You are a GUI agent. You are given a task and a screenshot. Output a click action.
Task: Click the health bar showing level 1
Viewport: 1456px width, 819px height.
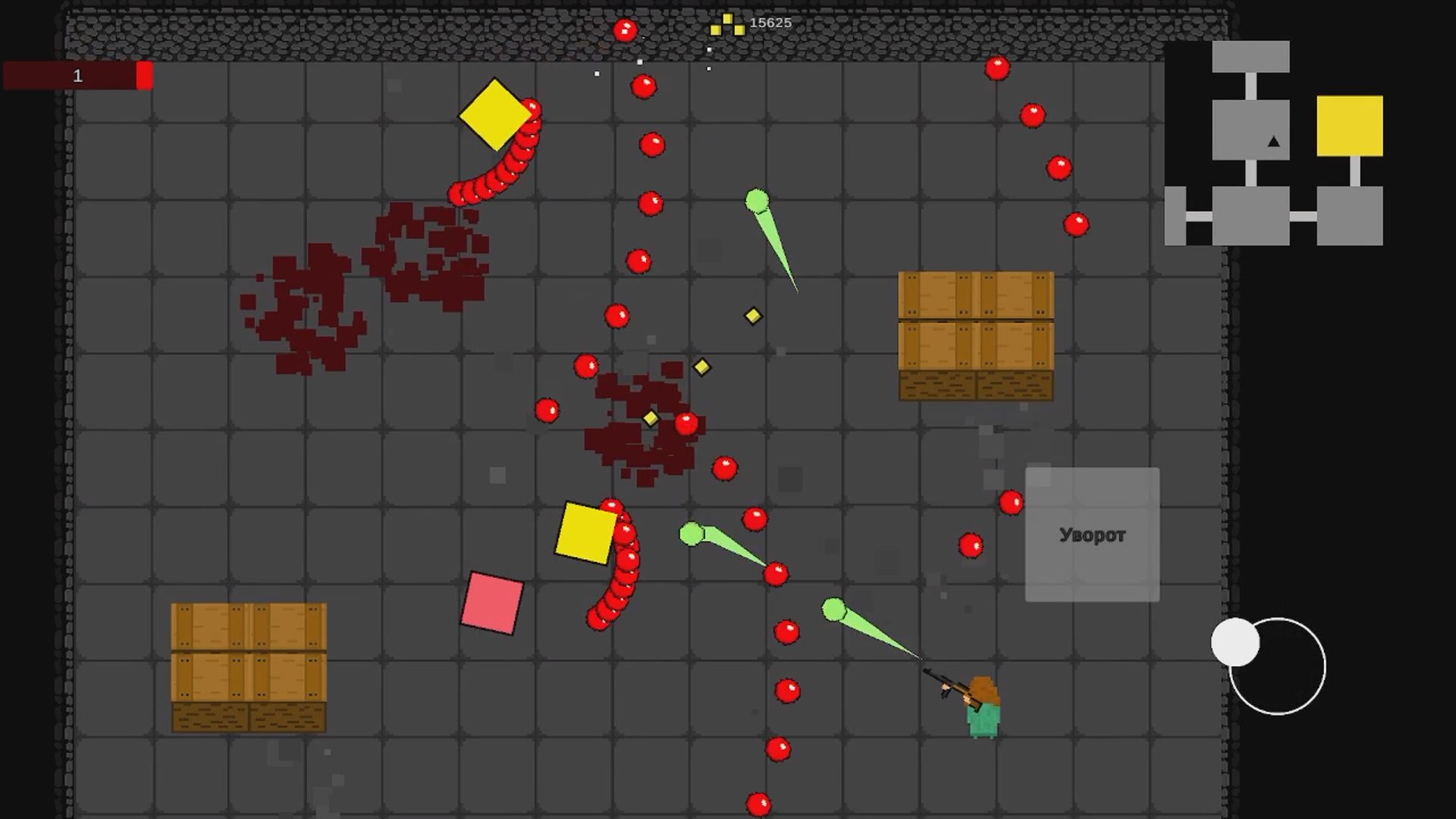tap(76, 76)
